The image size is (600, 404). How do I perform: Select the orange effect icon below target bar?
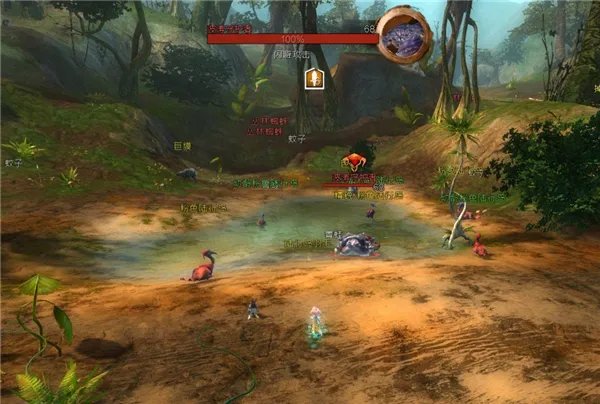coord(313,79)
